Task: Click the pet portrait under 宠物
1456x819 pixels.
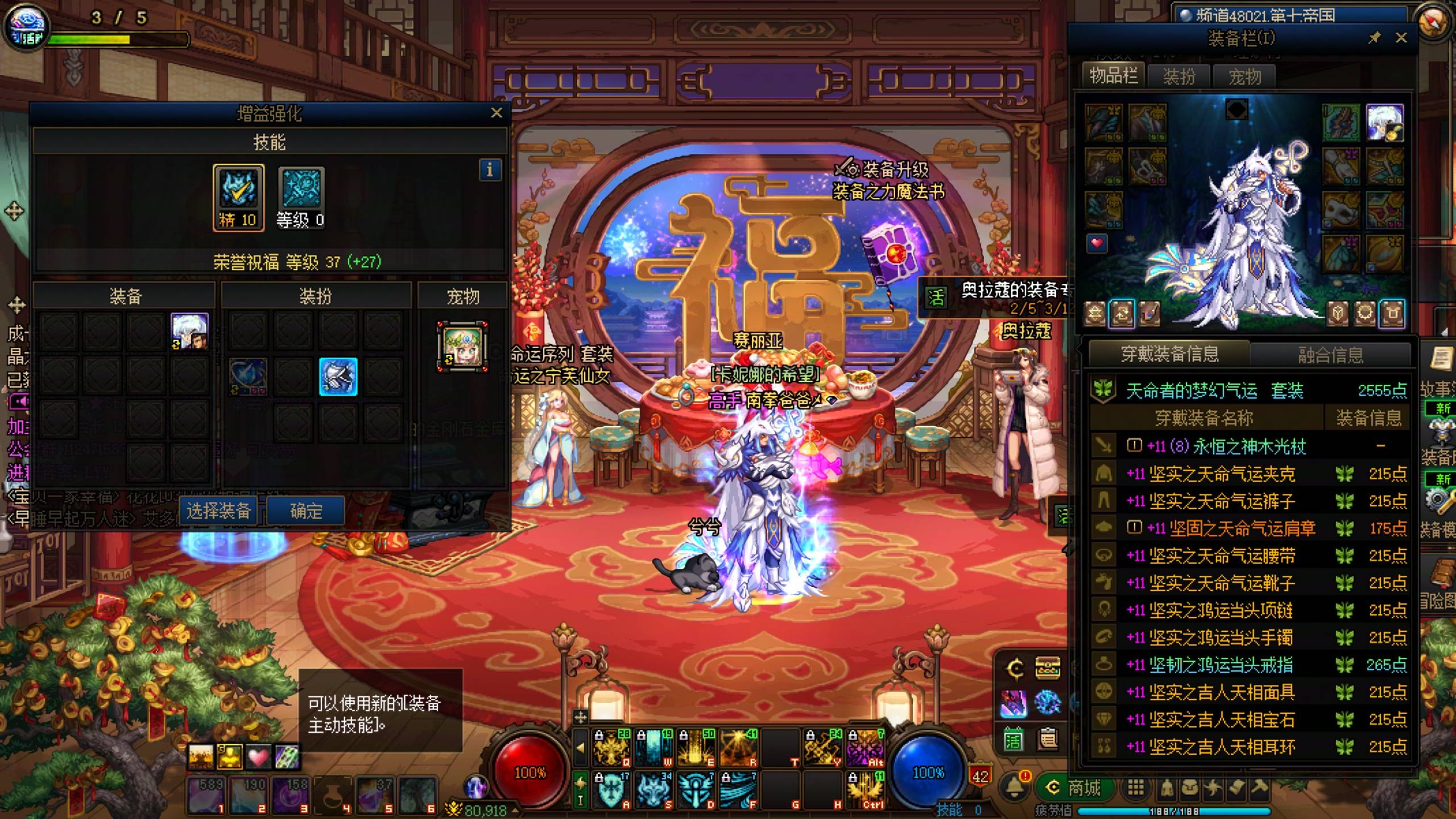Action: coord(462,346)
